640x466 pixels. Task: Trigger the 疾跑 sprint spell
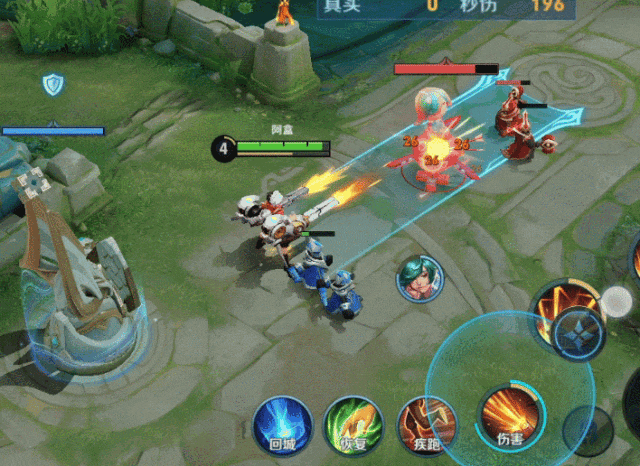426,423
